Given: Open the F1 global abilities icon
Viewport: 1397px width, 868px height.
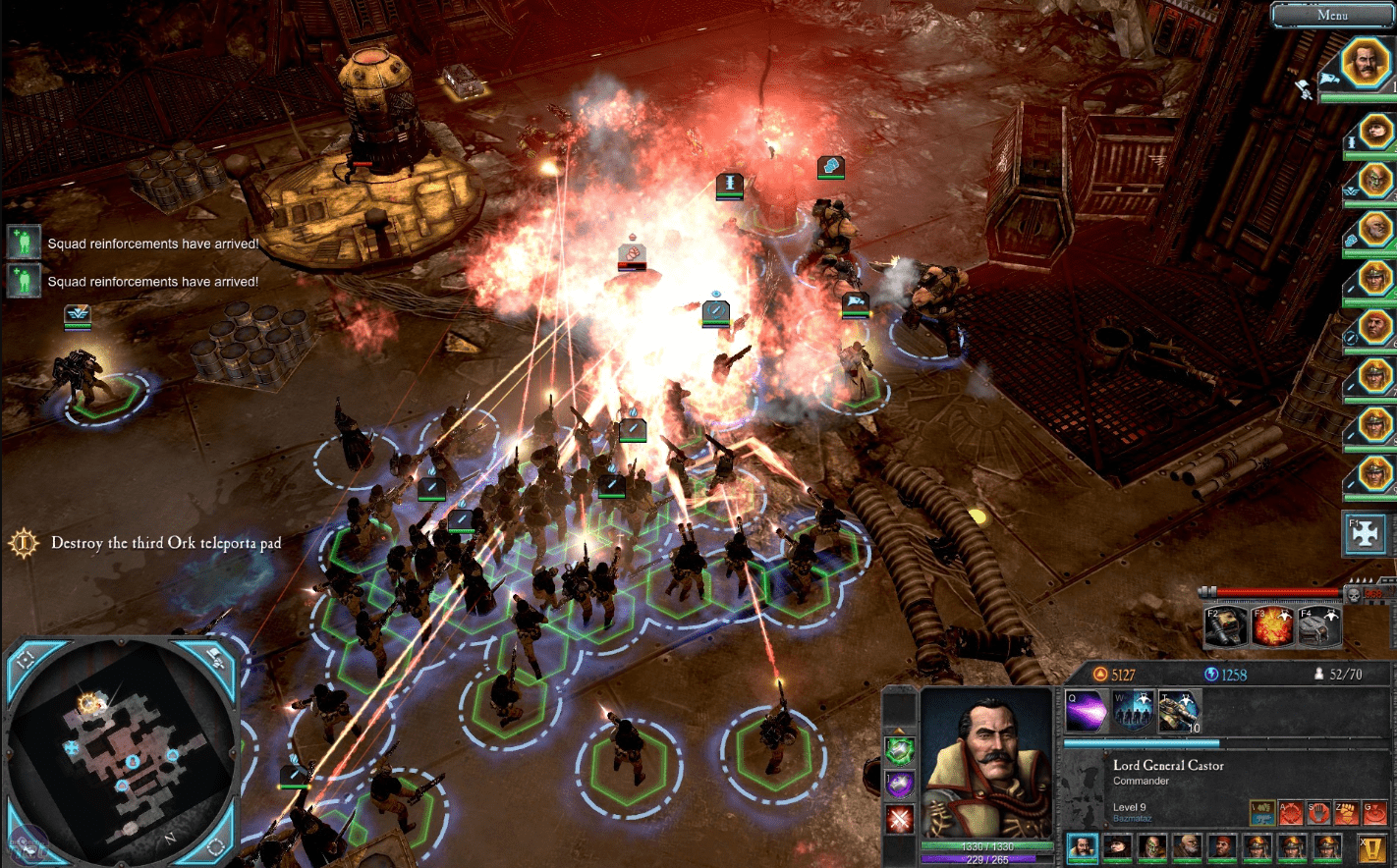Looking at the screenshot, I should 1365,533.
